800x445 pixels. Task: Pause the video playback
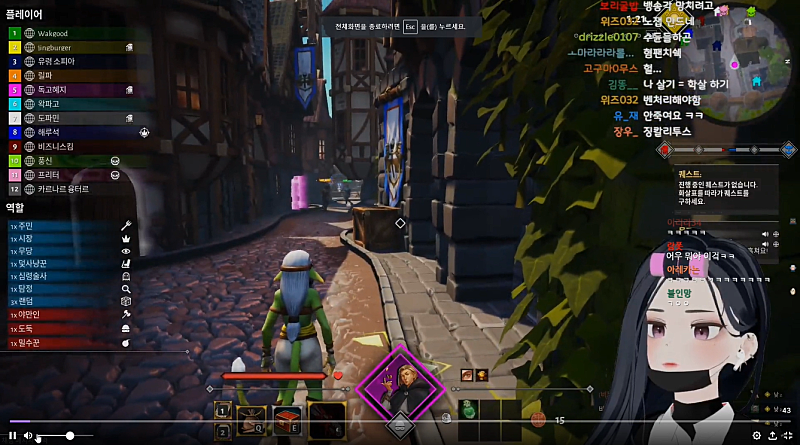pos(12,436)
